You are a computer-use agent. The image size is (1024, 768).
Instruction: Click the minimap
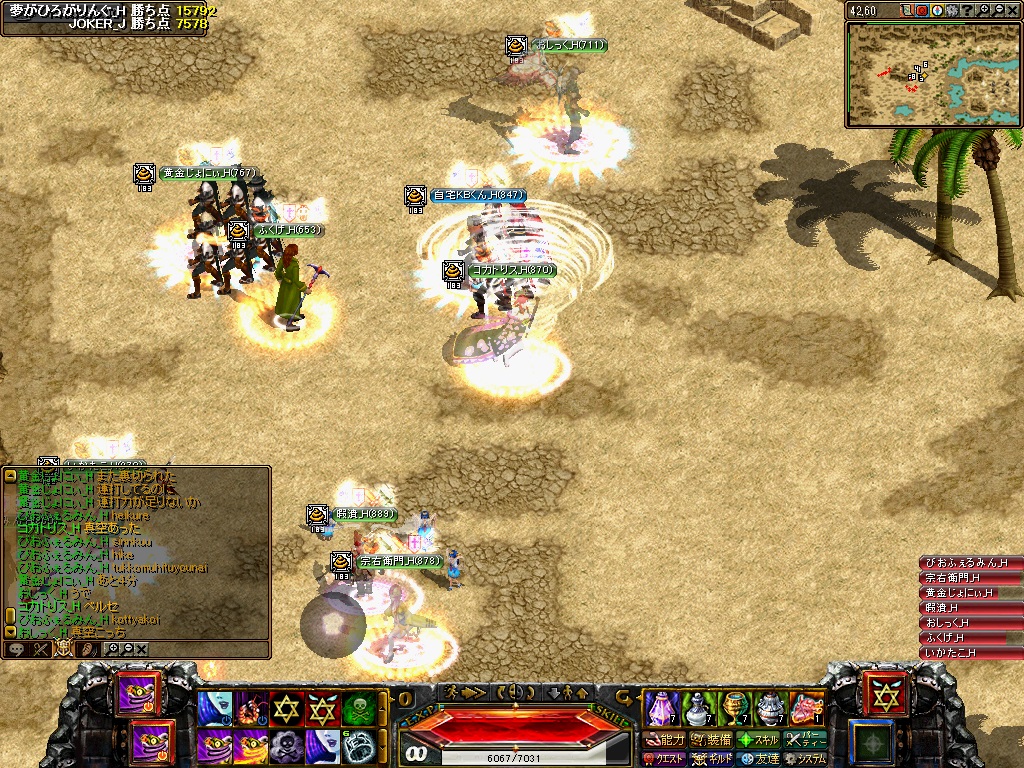pos(931,74)
